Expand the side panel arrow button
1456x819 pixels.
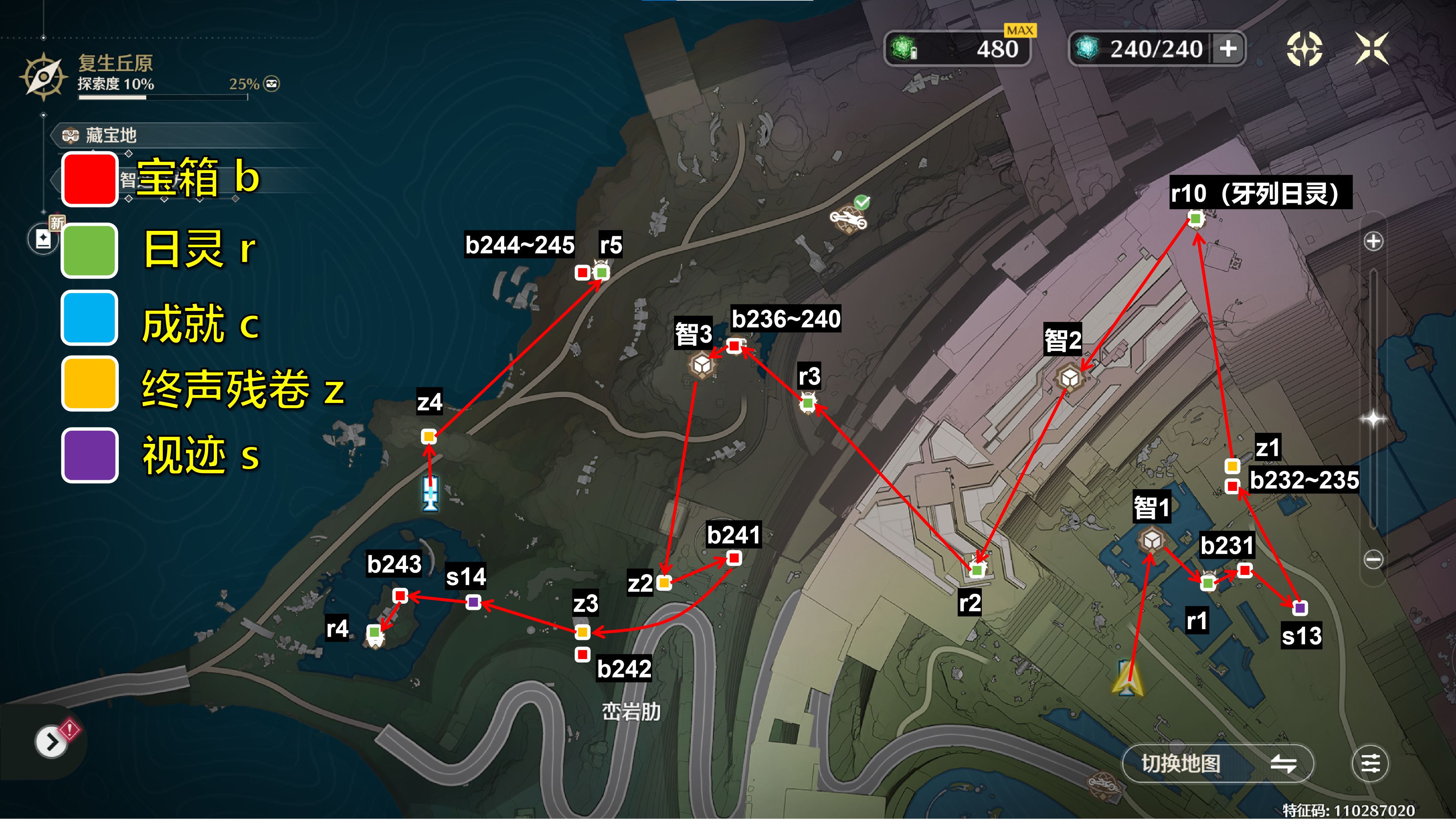click(x=51, y=742)
